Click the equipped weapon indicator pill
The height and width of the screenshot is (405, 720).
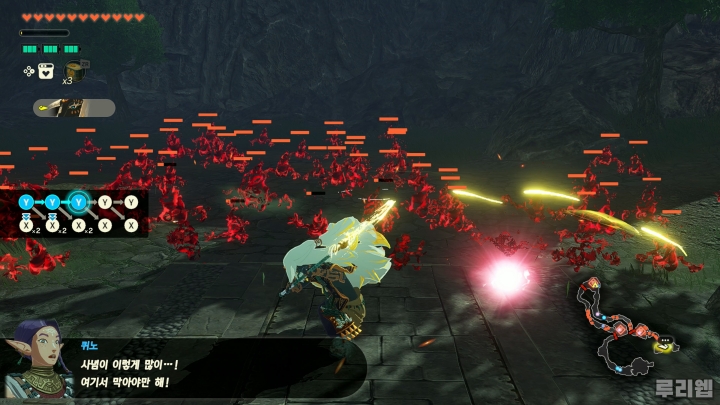click(74, 108)
